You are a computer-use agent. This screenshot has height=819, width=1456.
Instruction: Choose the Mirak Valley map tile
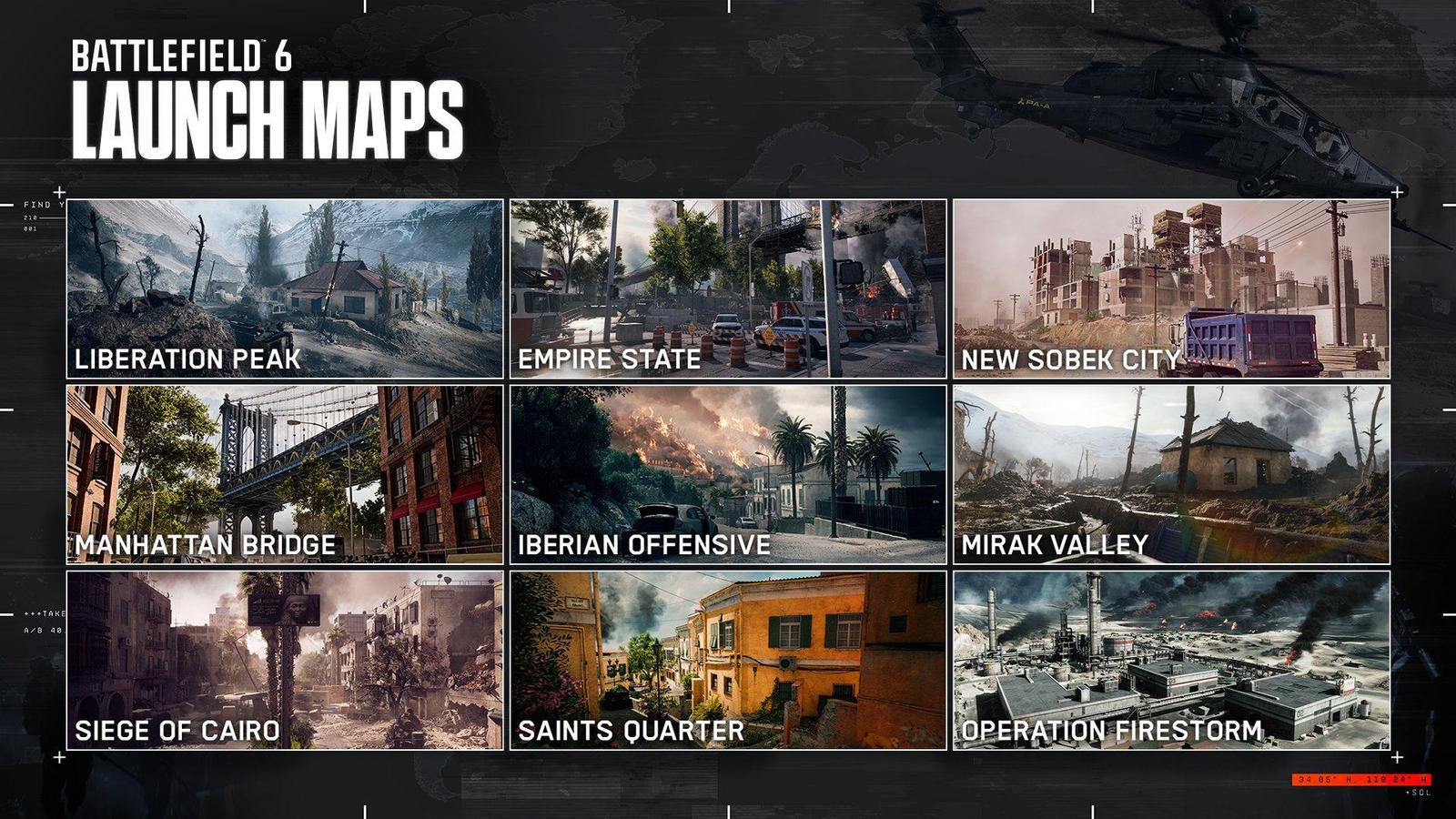coord(1171,474)
